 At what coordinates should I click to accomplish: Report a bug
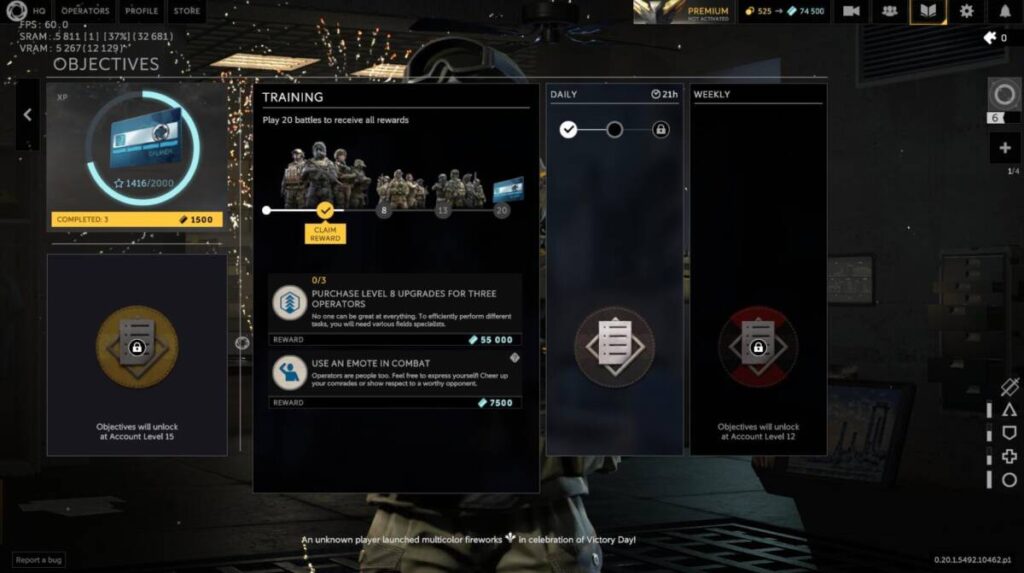coord(39,560)
